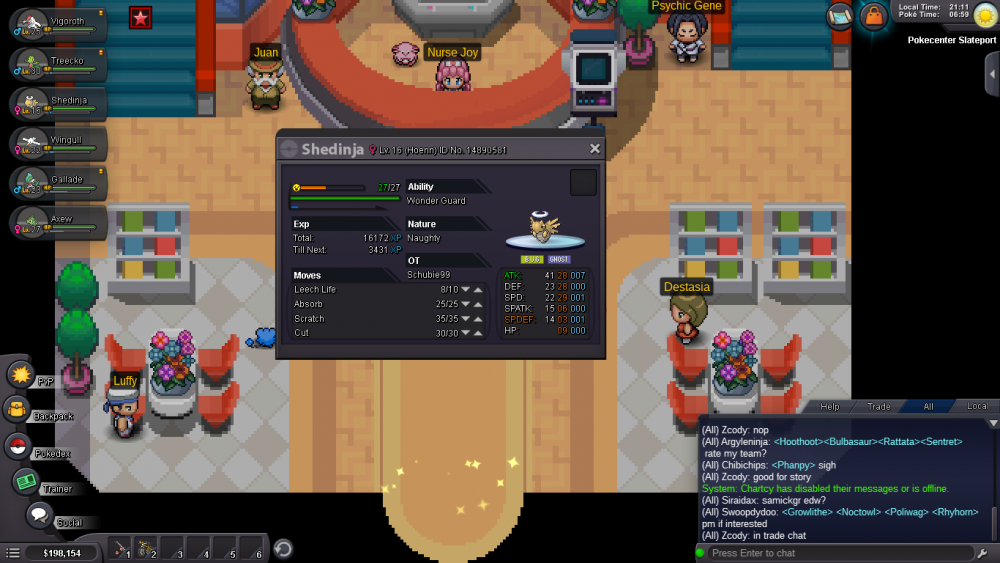Open the orange bag icon near the clock

pyautogui.click(x=874, y=17)
